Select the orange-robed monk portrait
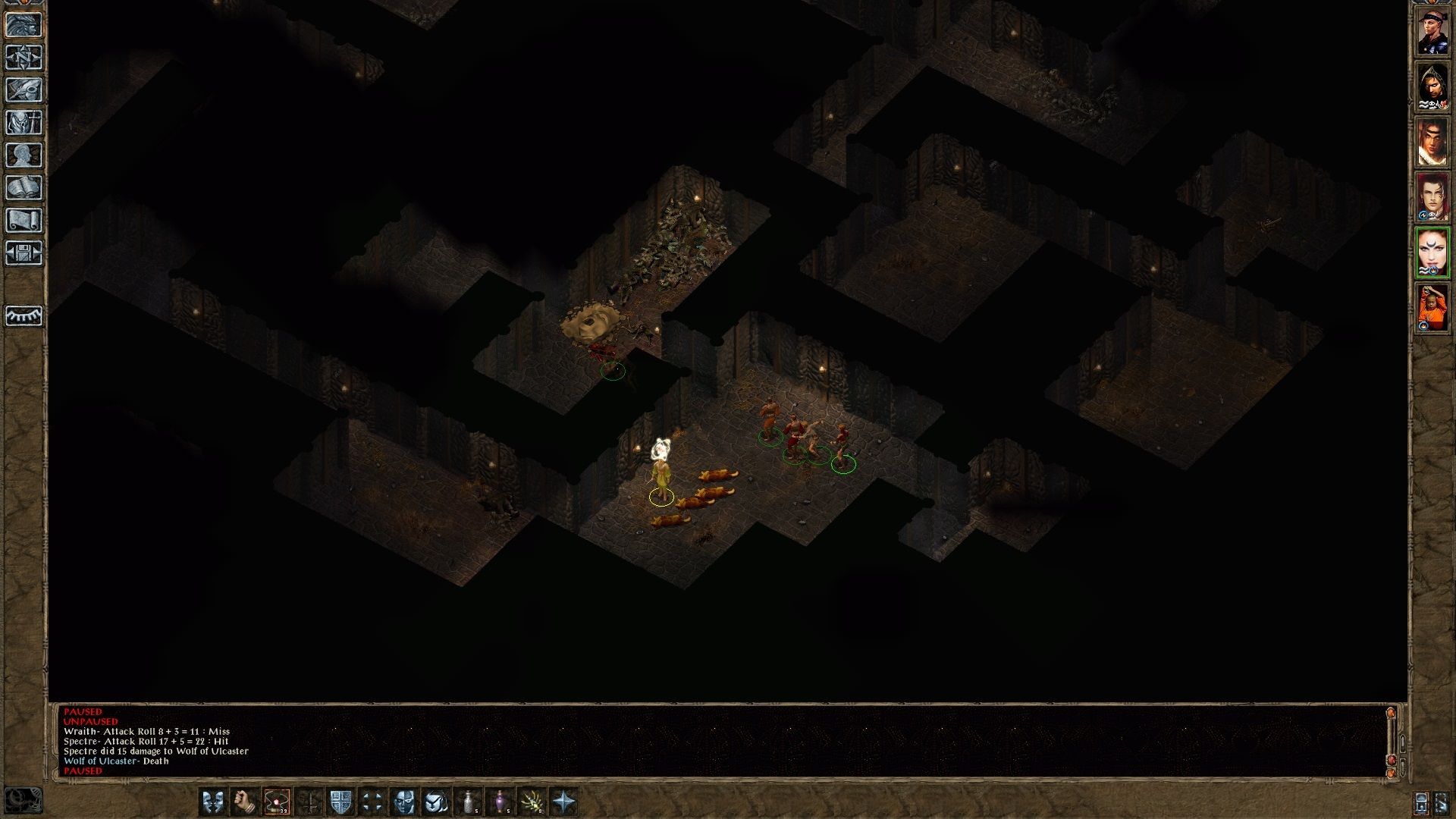The image size is (1456, 819). [x=1432, y=308]
